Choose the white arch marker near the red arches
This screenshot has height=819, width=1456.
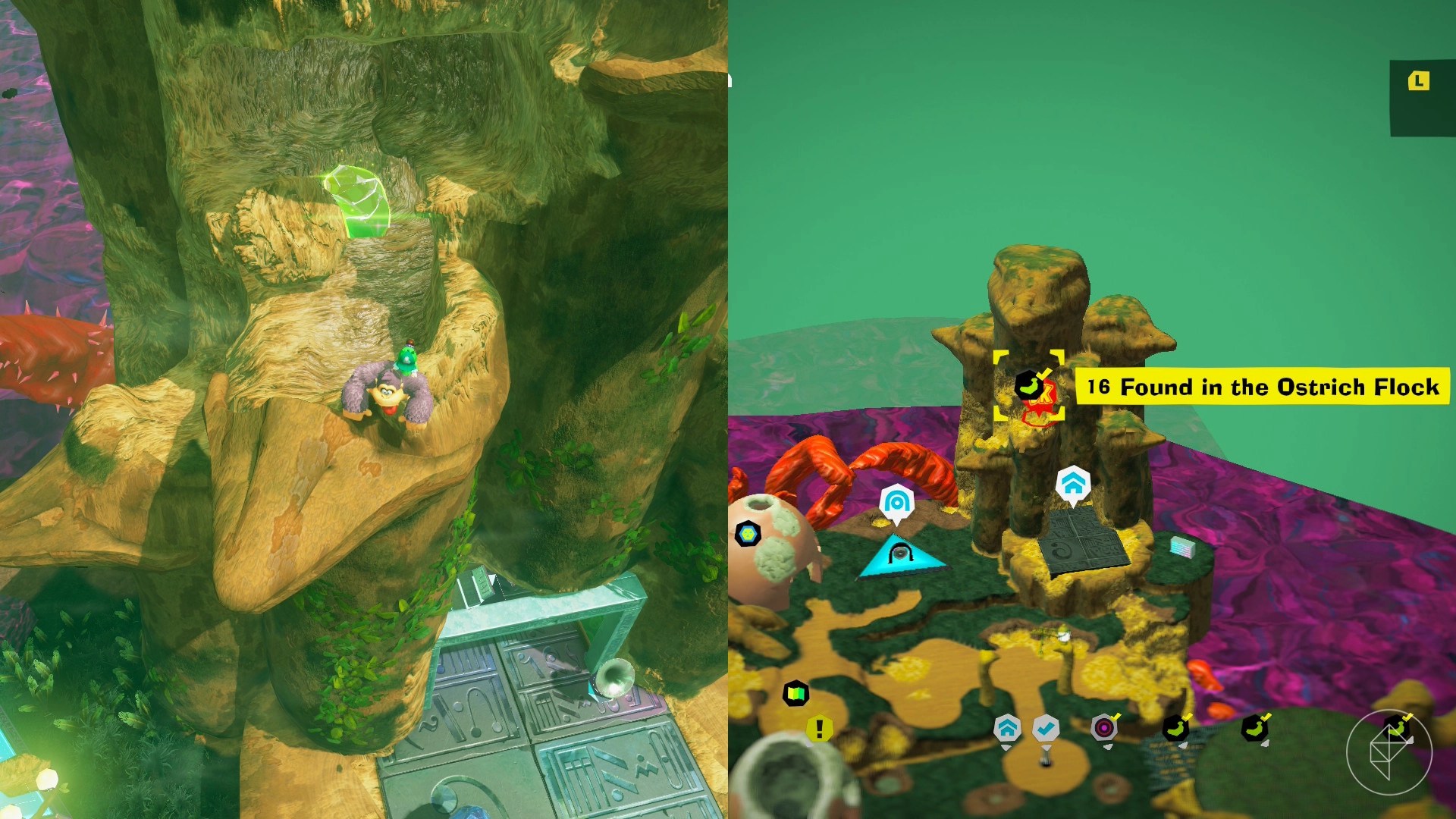(x=896, y=501)
